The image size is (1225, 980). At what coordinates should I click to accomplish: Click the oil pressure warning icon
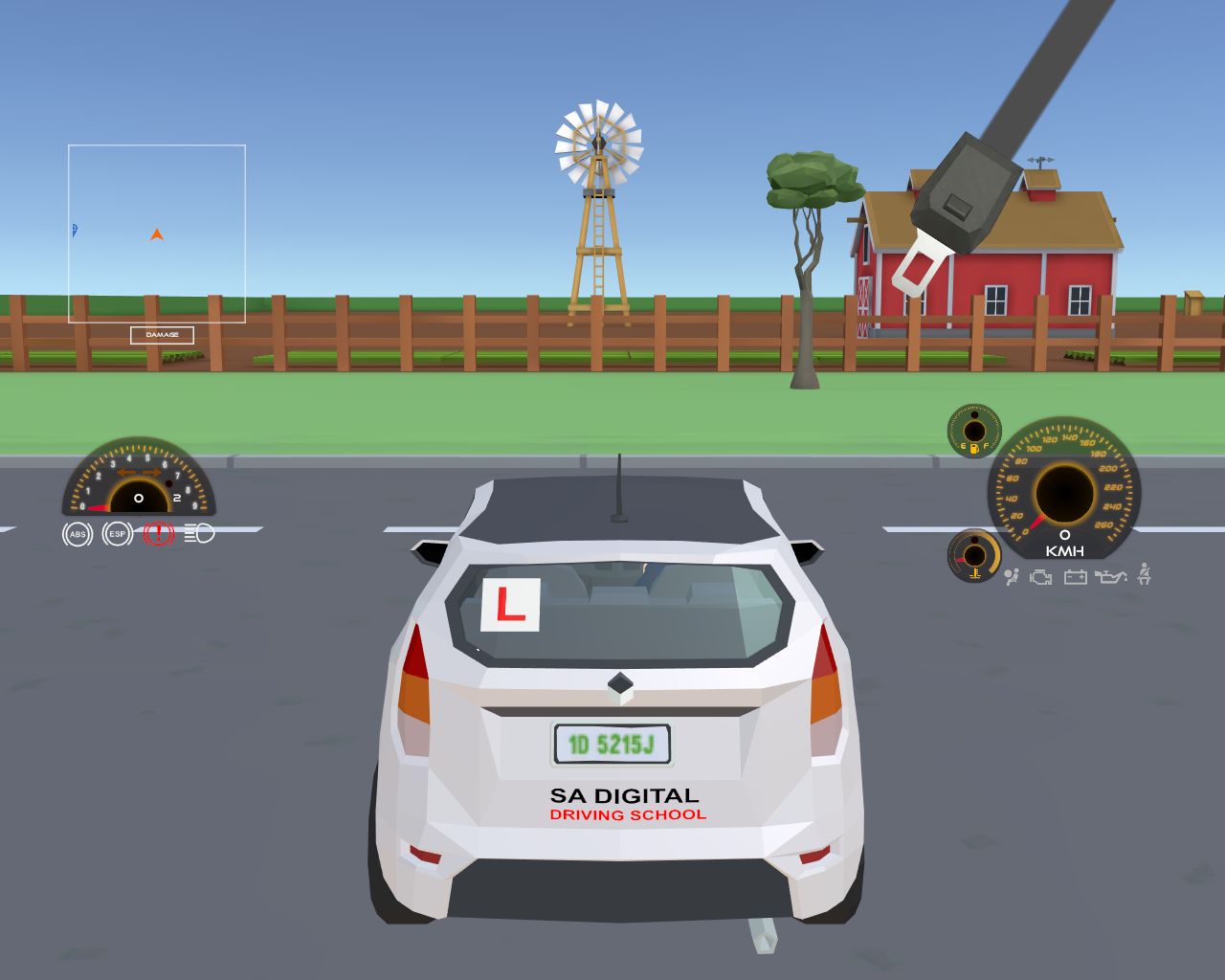coord(1112,577)
